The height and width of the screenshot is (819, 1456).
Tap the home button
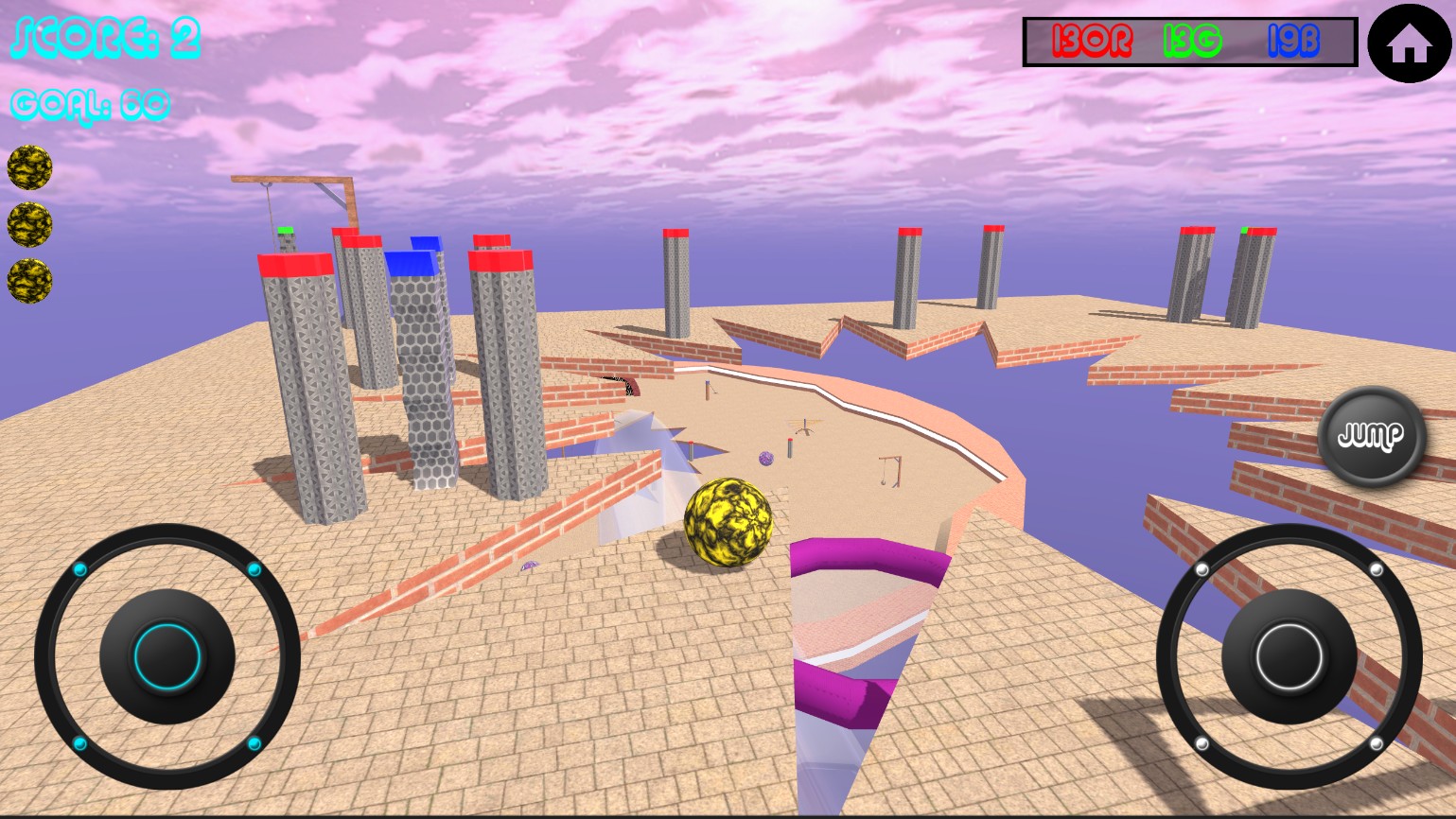pos(1409,44)
